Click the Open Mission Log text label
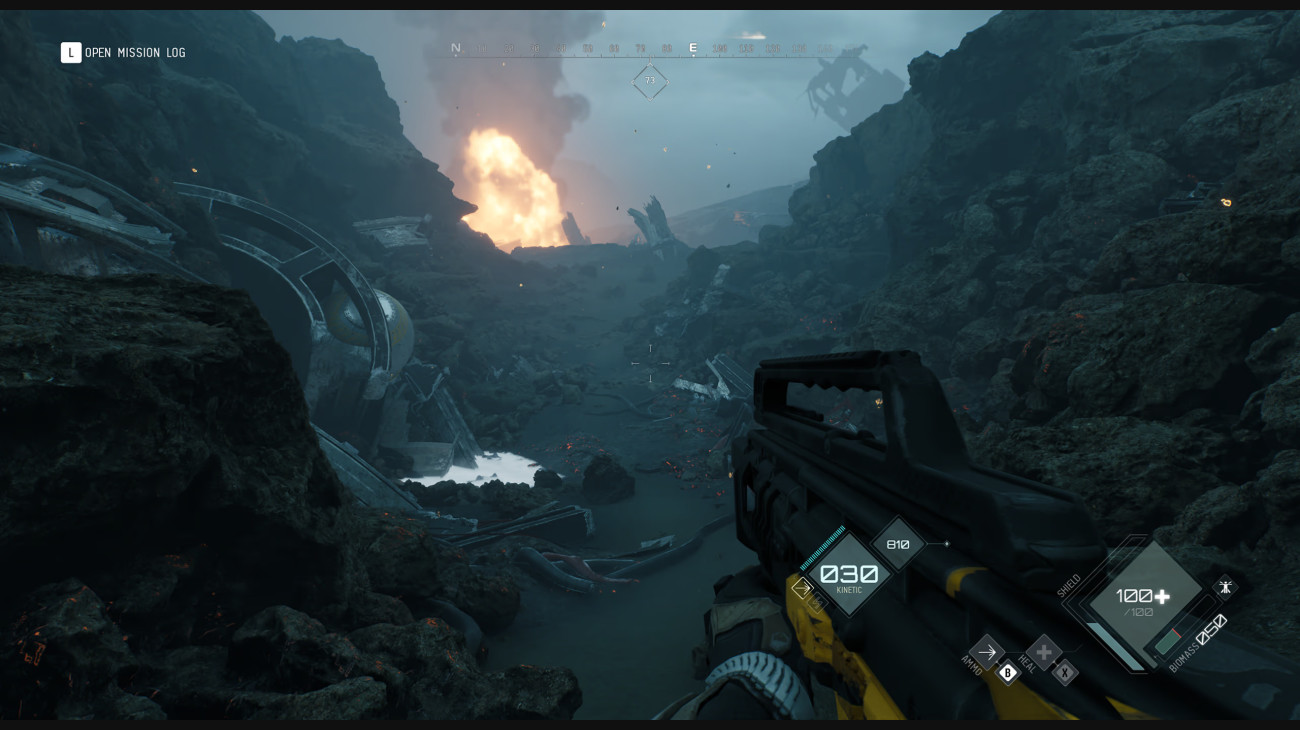Image resolution: width=1300 pixels, height=730 pixels. 133,52
